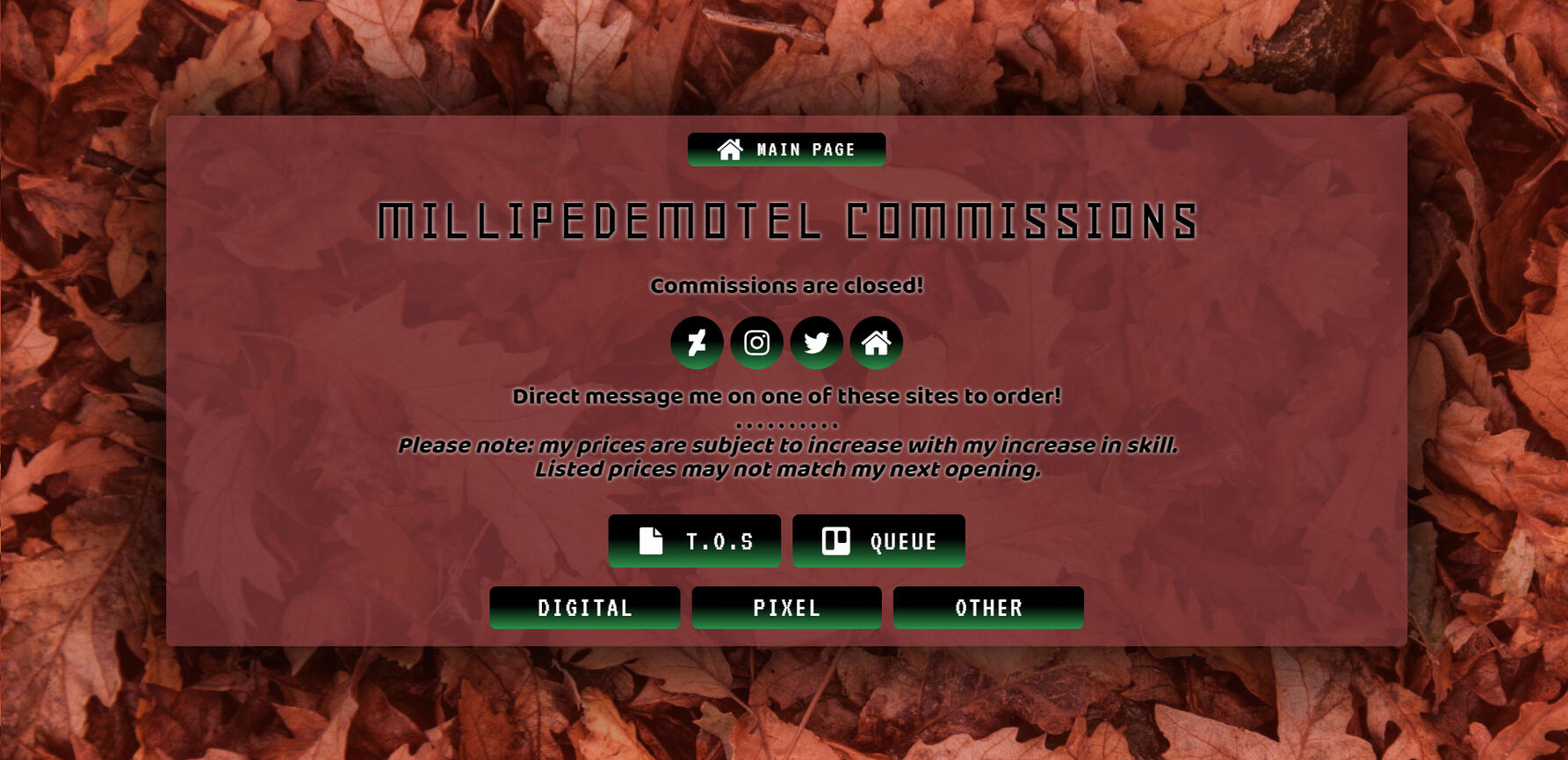
Task: Open the DeviantArt profile icon
Action: pos(697,343)
